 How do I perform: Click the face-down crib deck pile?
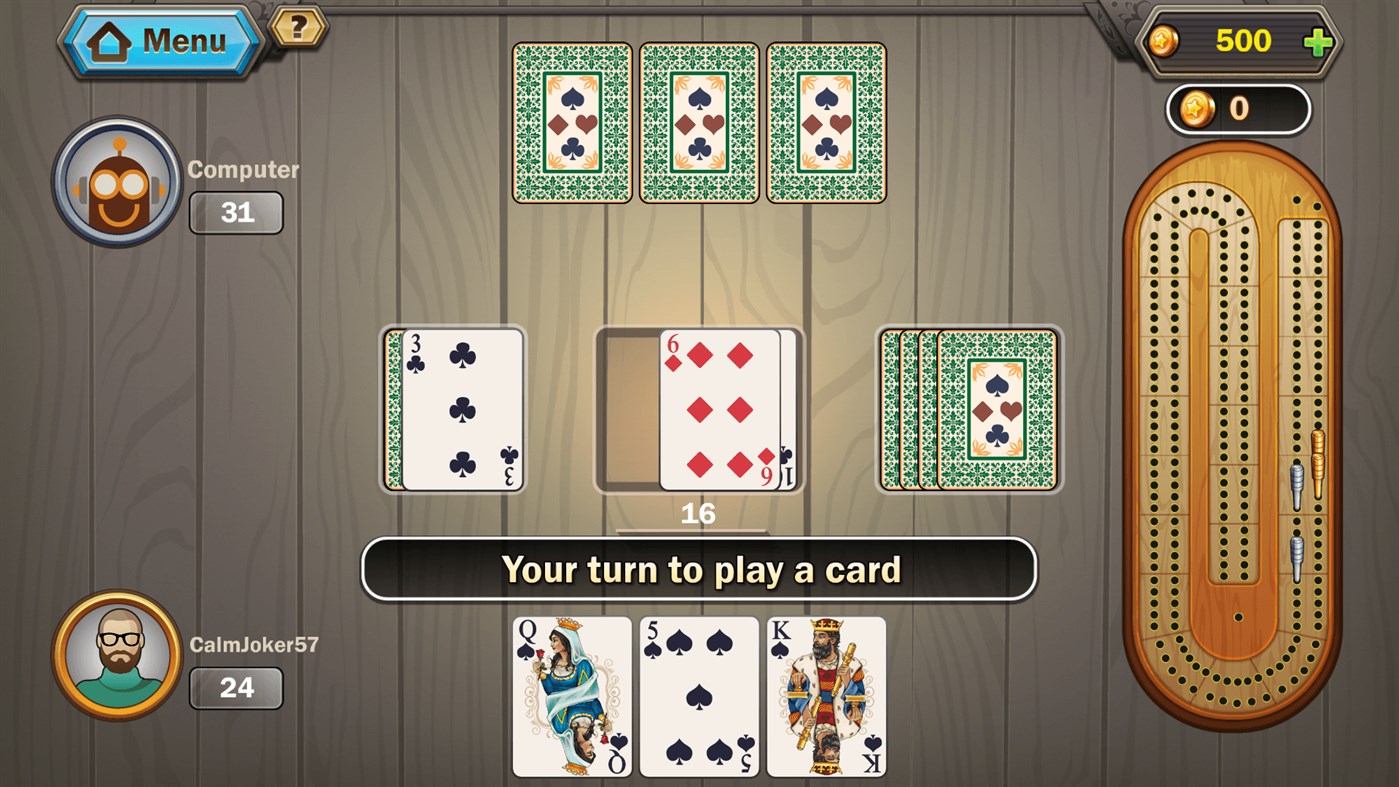[x=970, y=408]
